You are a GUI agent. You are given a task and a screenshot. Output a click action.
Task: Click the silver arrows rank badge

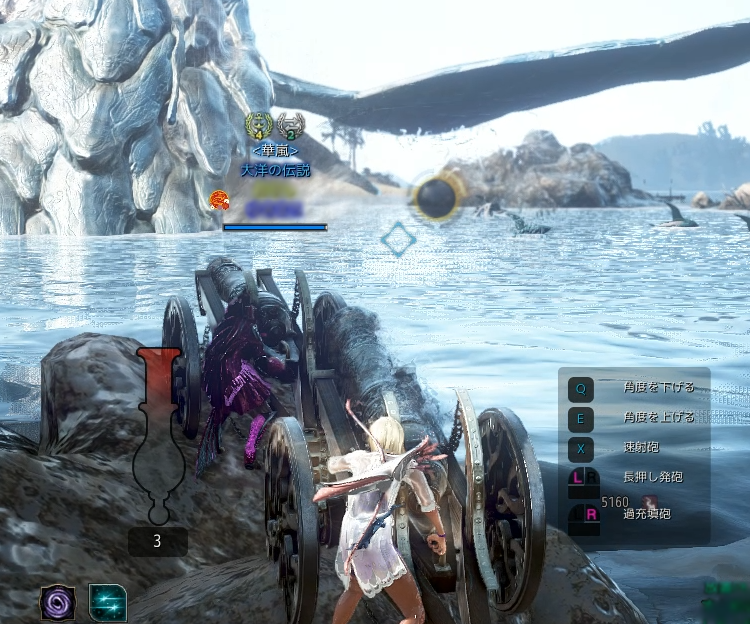click(x=290, y=127)
